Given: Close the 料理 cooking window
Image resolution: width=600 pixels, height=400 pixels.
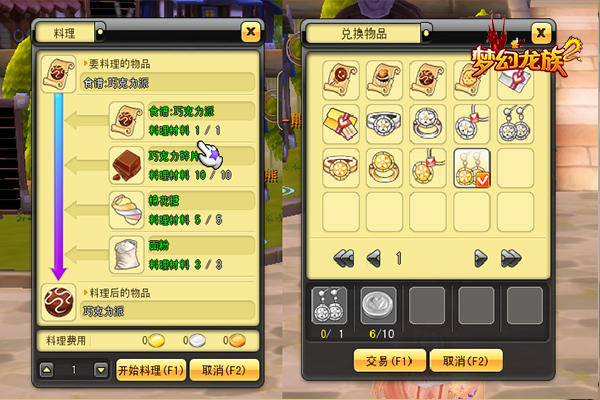Looking at the screenshot, I should (249, 32).
